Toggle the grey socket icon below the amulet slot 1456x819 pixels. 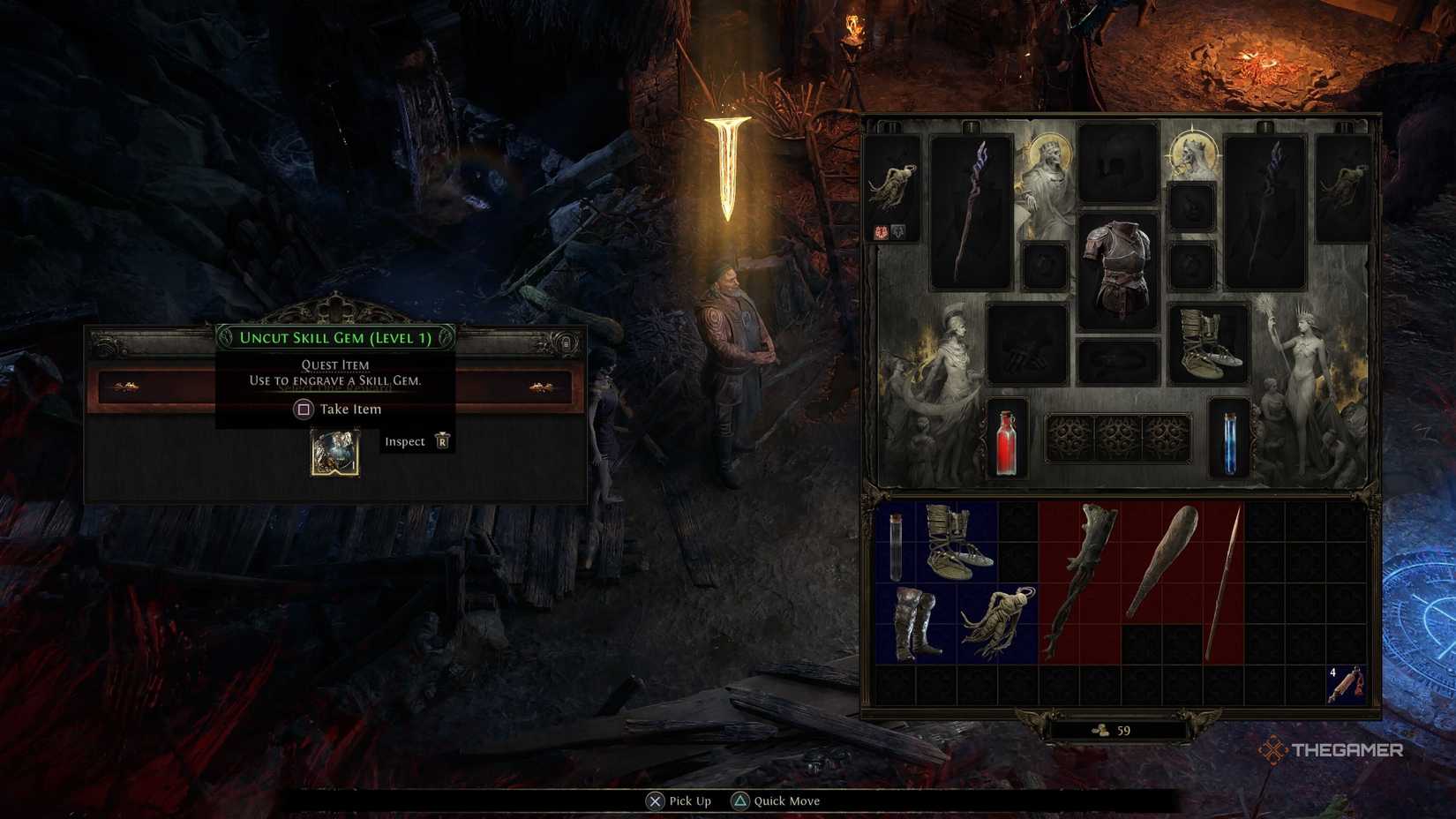(898, 232)
